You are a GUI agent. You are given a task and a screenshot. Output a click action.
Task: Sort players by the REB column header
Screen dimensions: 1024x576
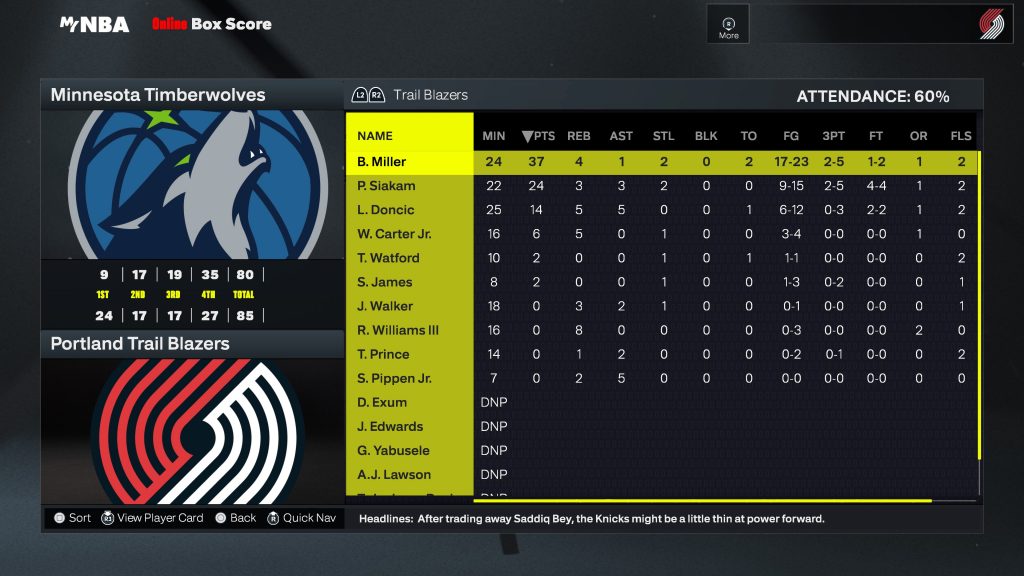click(579, 136)
